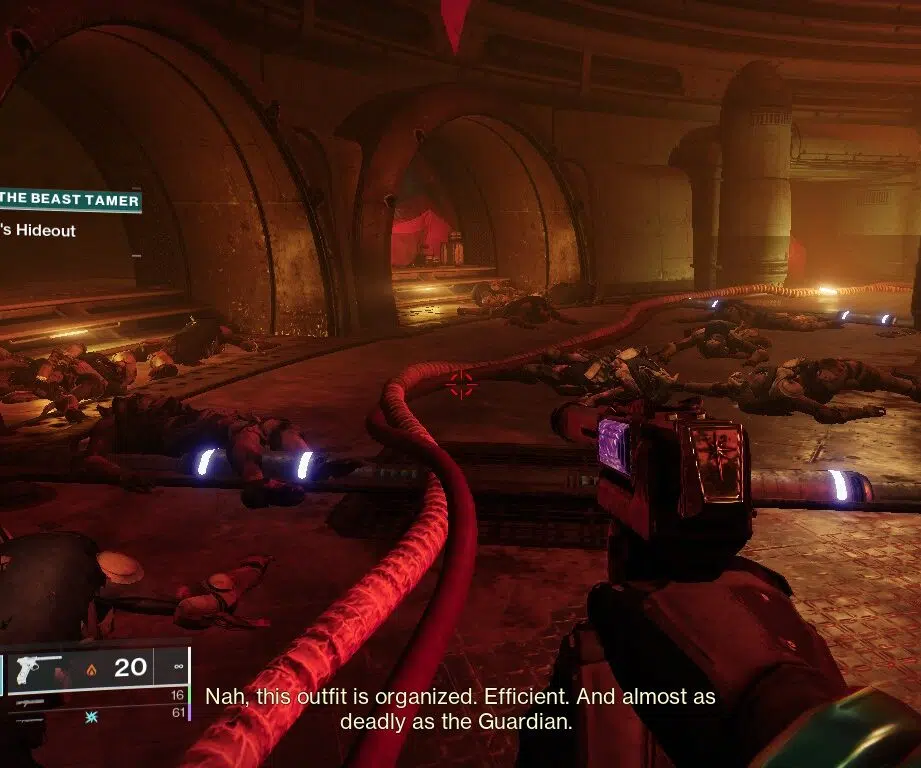Click the solar flame icon beside the weapon
The image size is (921, 768).
(91, 669)
